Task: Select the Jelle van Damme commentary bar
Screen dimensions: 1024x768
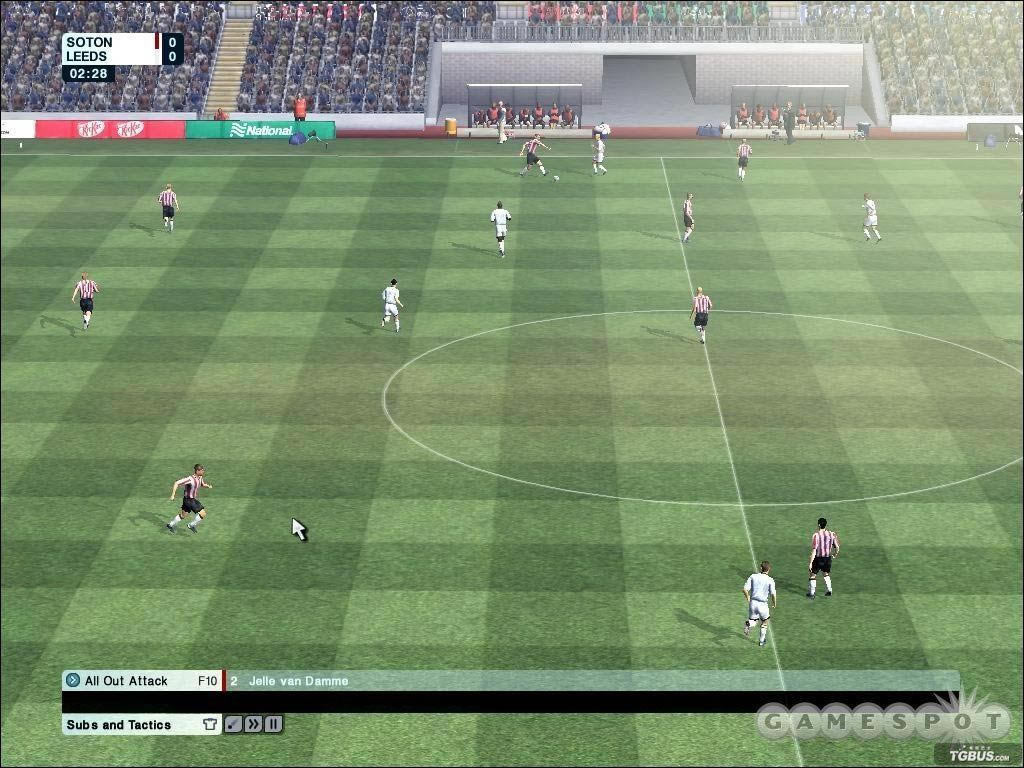Action: click(x=590, y=681)
